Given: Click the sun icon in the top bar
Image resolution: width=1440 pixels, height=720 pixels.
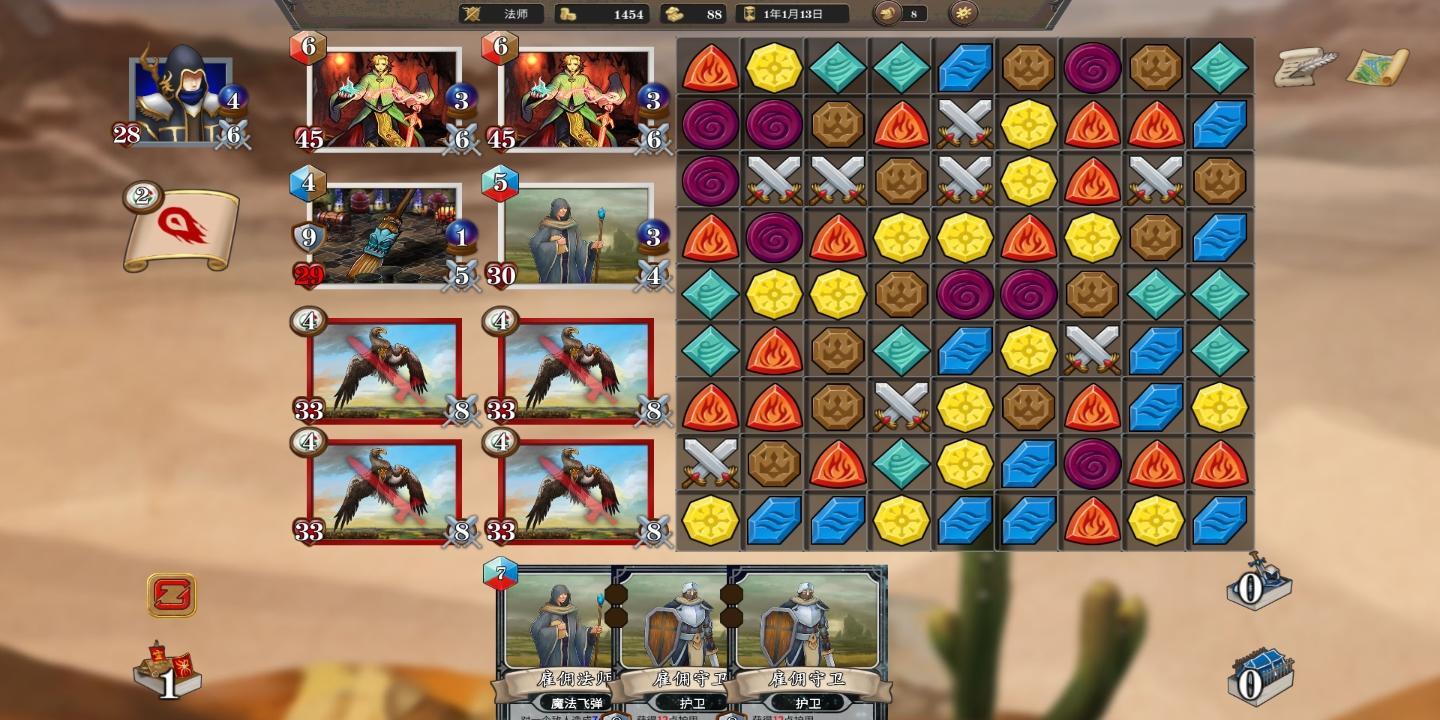Looking at the screenshot, I should (x=965, y=14).
